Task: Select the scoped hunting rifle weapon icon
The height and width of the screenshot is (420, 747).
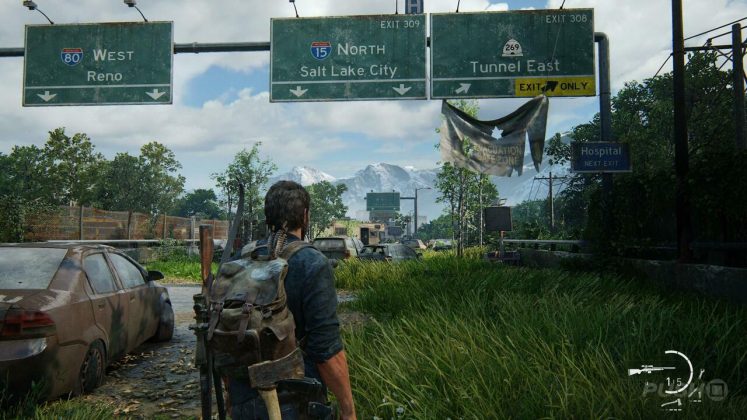Action: [651, 370]
